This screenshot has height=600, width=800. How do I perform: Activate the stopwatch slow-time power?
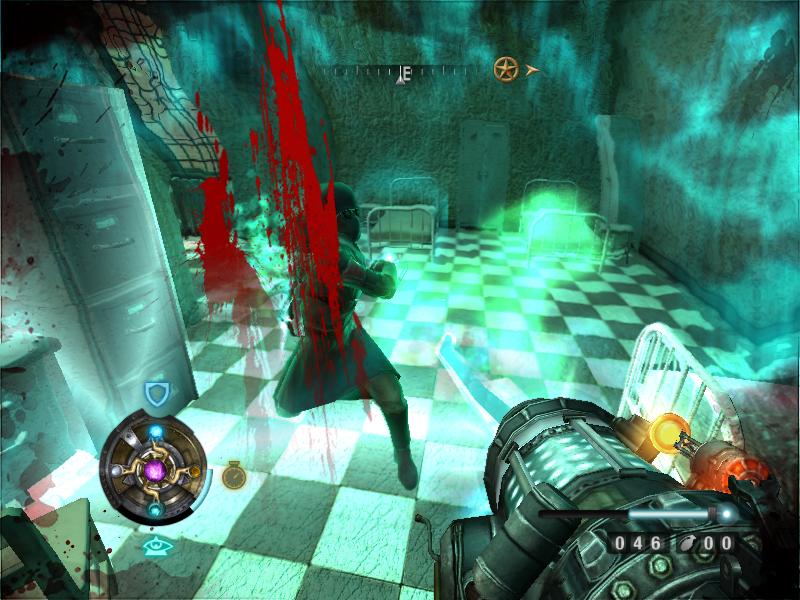point(234,474)
